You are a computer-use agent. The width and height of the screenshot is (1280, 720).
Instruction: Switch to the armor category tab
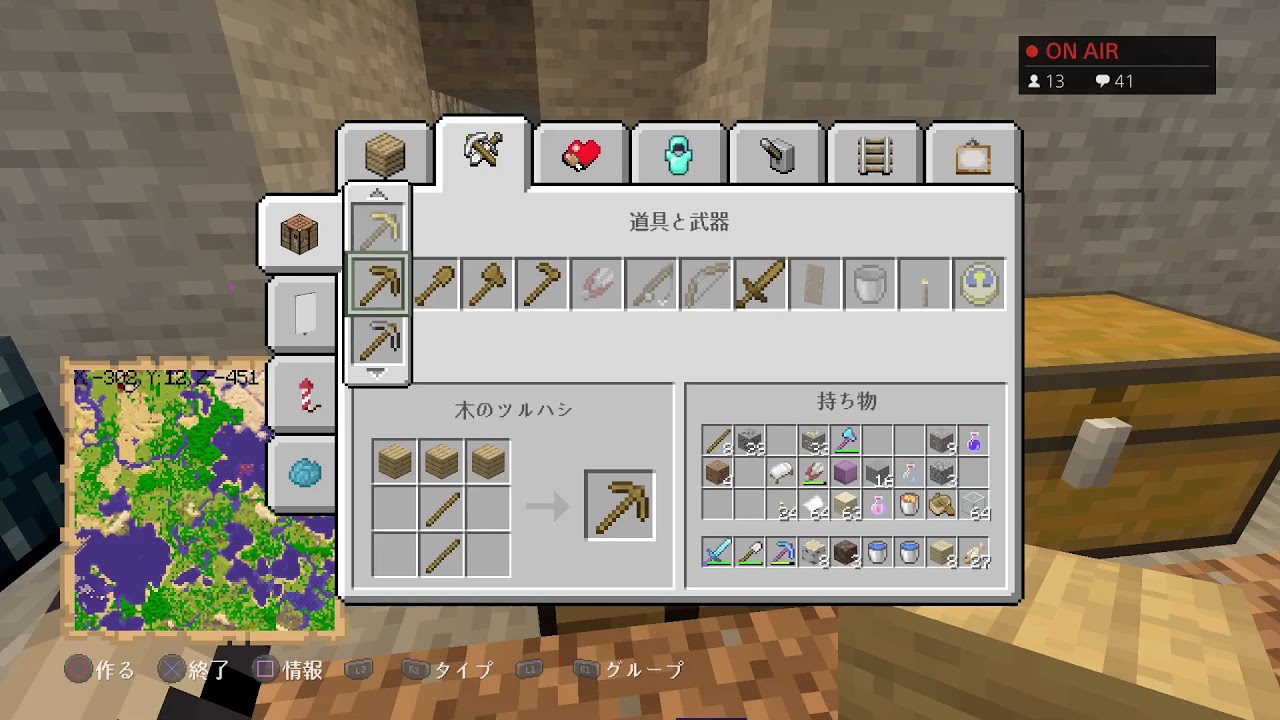(678, 152)
